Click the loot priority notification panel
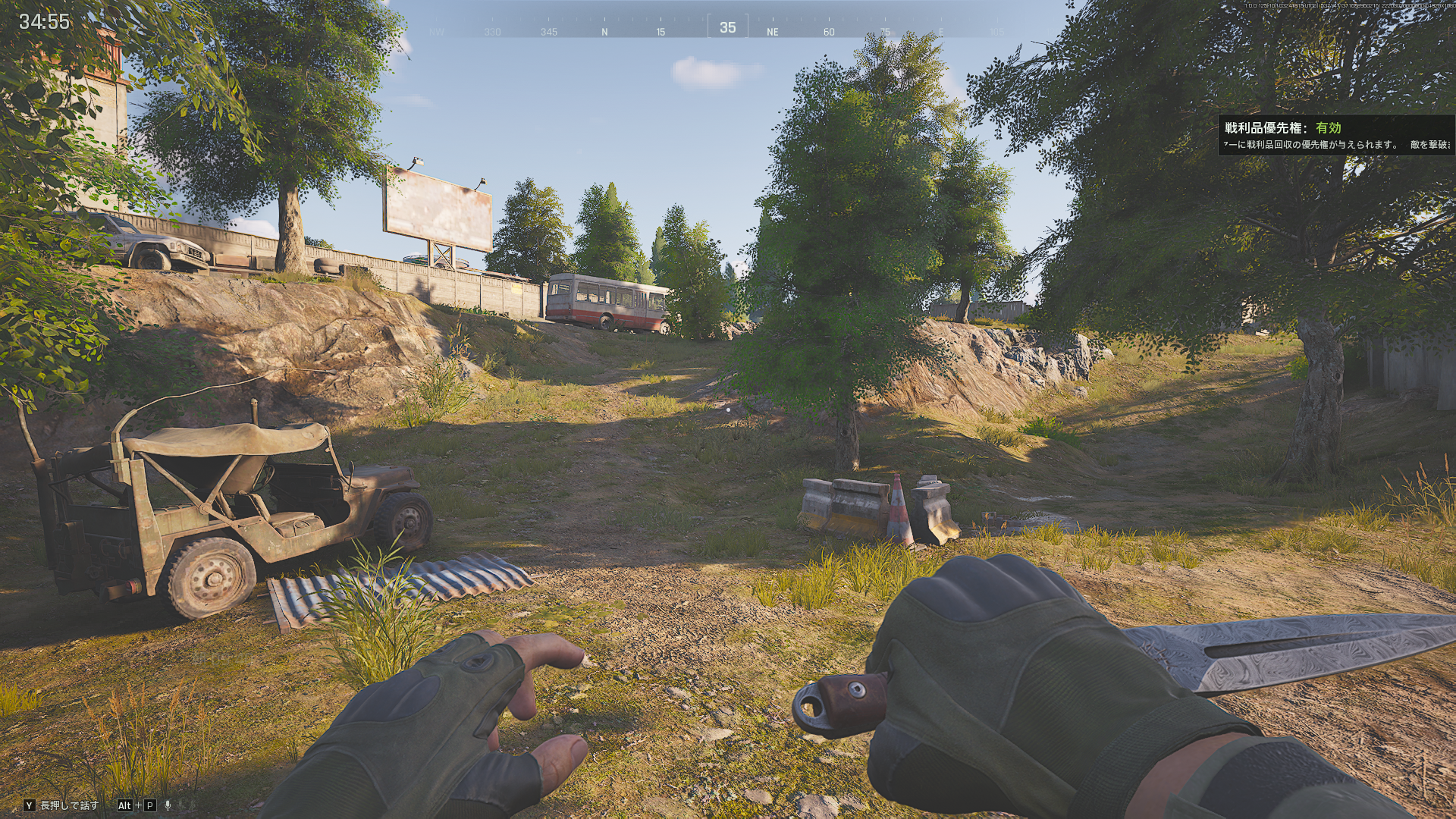 pyautogui.click(x=1336, y=136)
